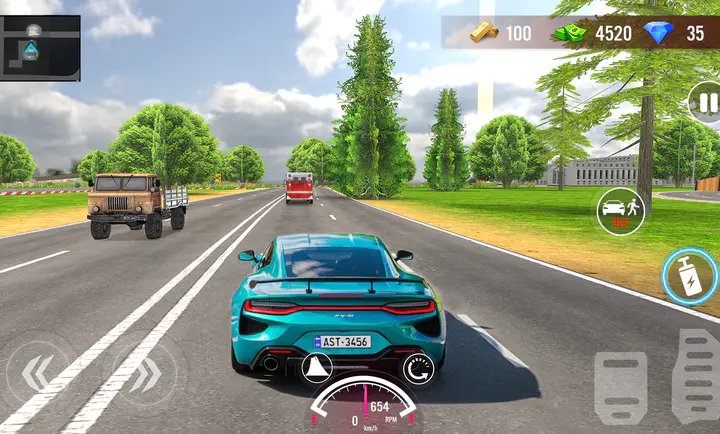Open the minimap
The image size is (720, 434).
pyautogui.click(x=40, y=48)
